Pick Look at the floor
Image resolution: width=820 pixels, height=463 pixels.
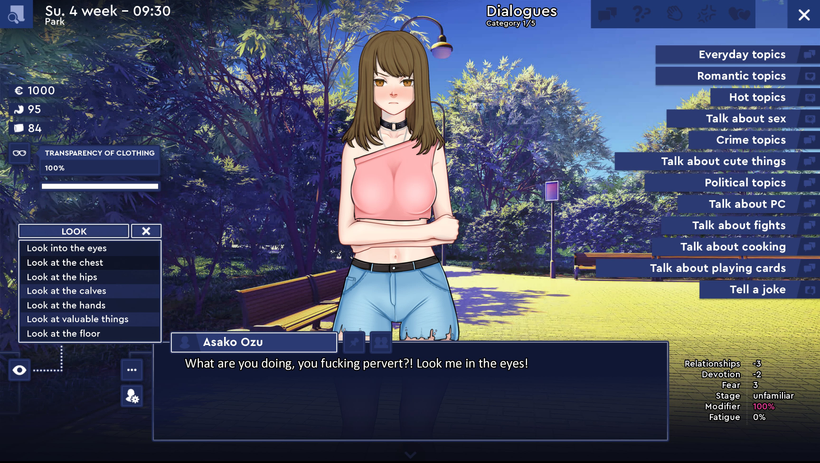[x=63, y=333]
